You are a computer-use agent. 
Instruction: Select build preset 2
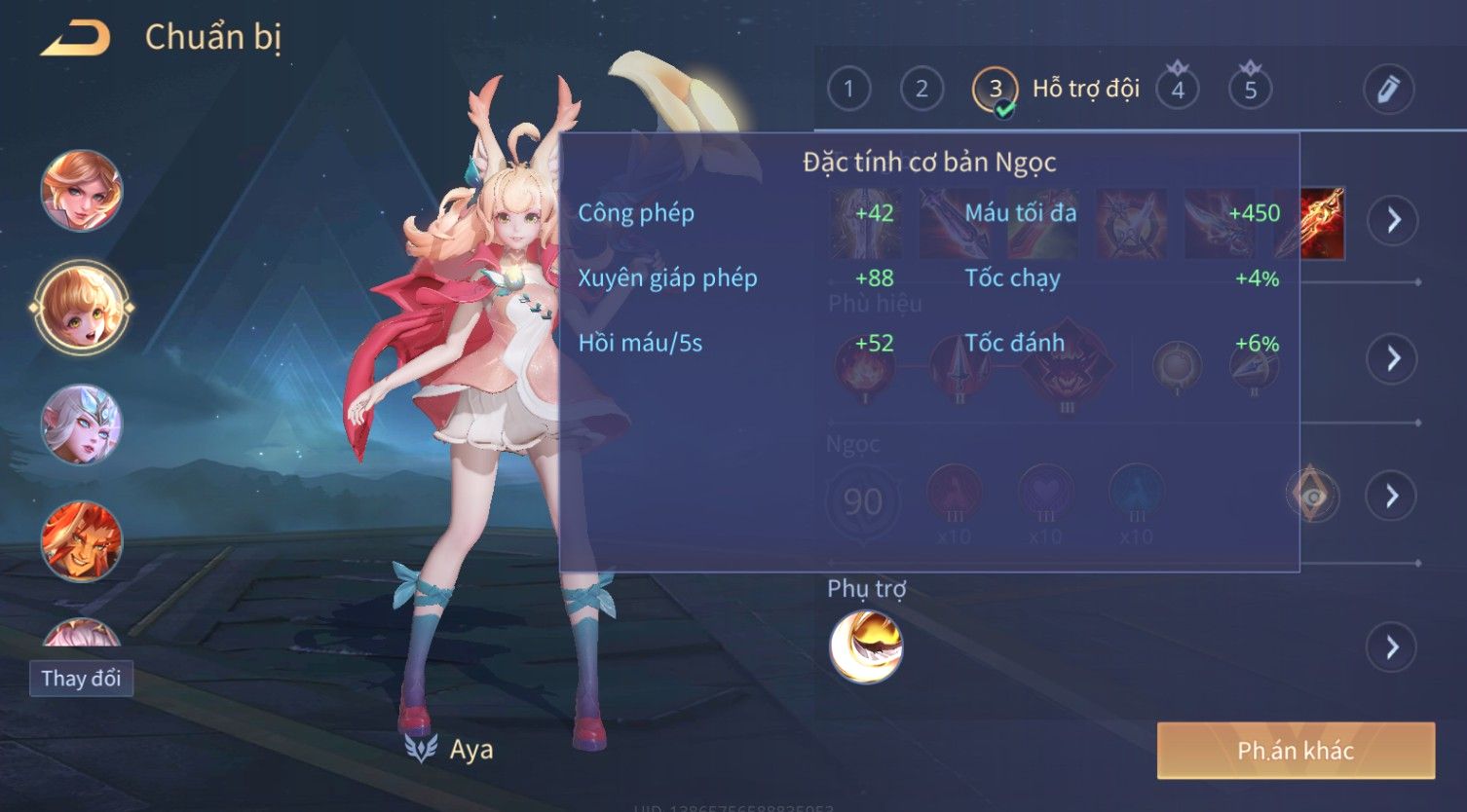(x=922, y=90)
